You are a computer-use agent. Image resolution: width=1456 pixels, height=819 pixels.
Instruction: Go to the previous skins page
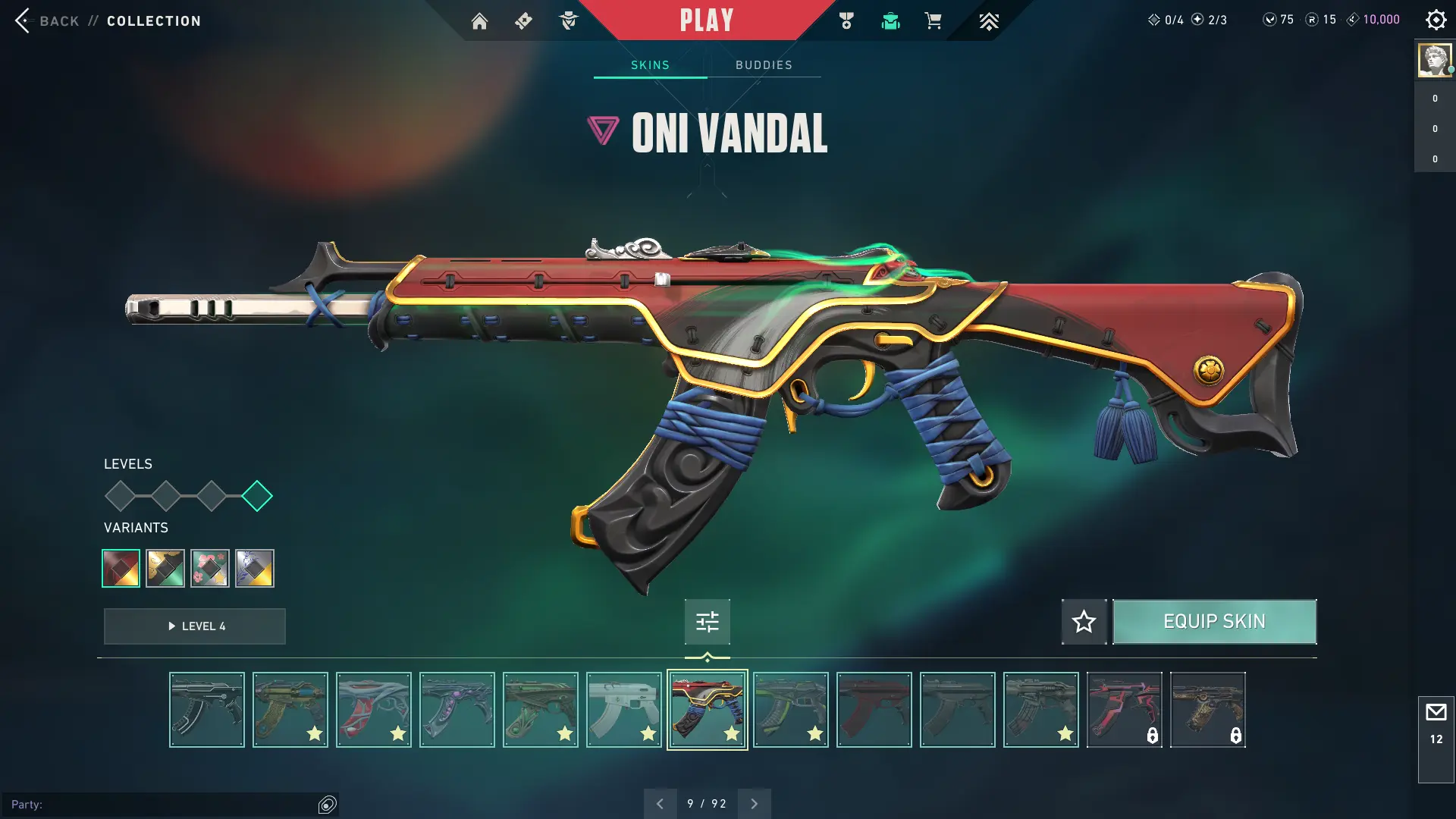pos(660,804)
